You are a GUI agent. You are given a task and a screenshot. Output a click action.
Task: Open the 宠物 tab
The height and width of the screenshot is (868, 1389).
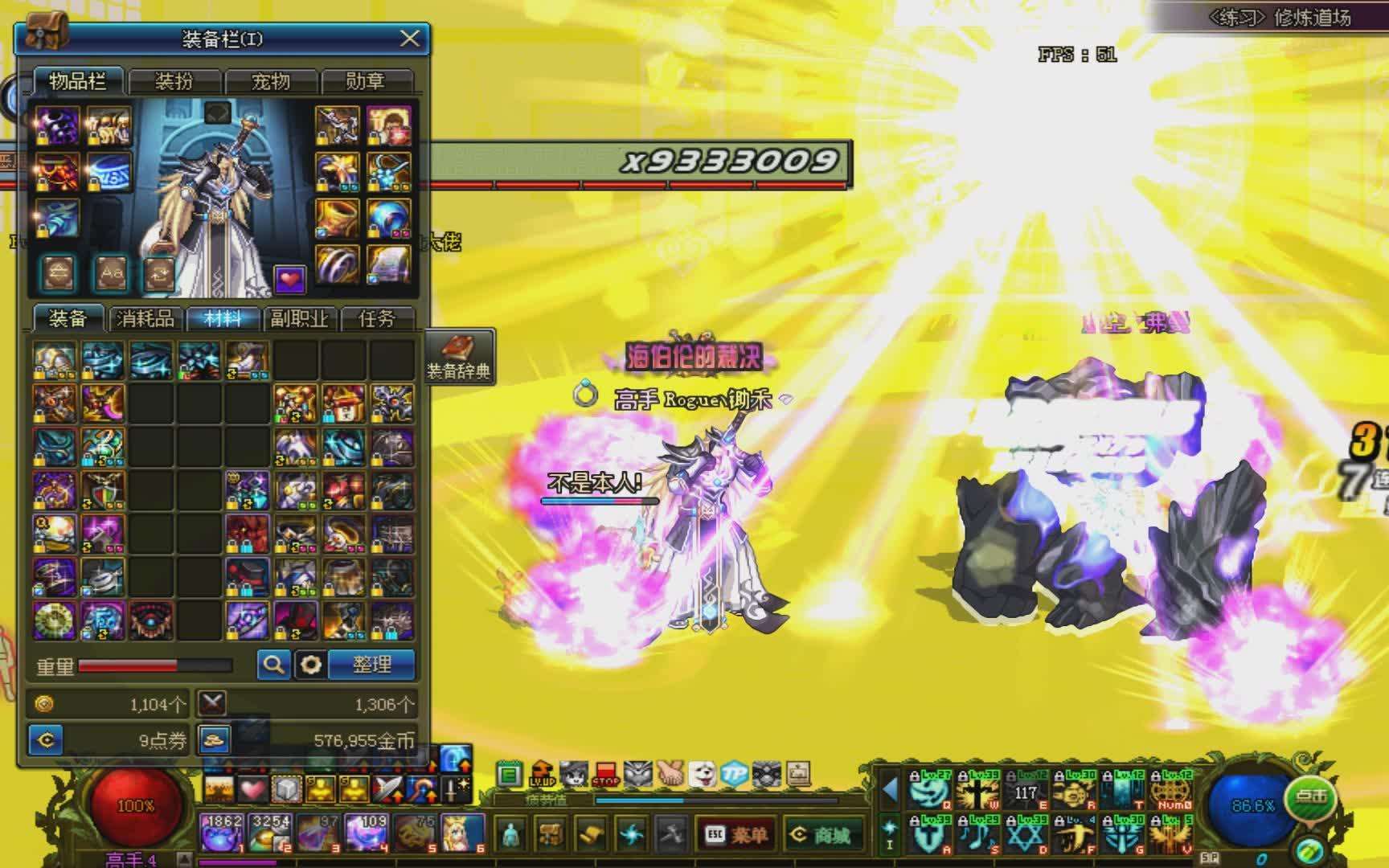pos(271,81)
